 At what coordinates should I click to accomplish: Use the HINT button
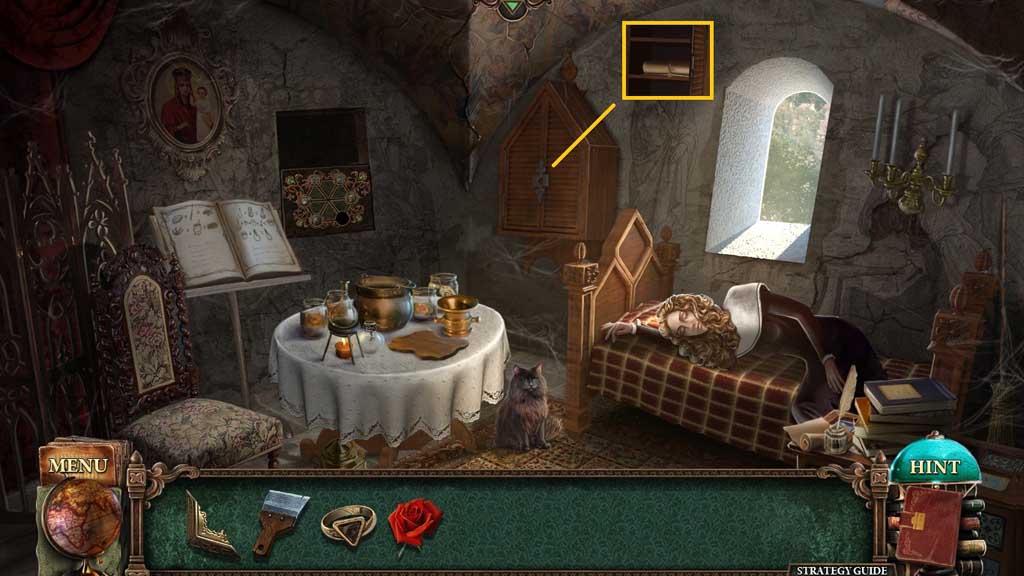pyautogui.click(x=934, y=467)
